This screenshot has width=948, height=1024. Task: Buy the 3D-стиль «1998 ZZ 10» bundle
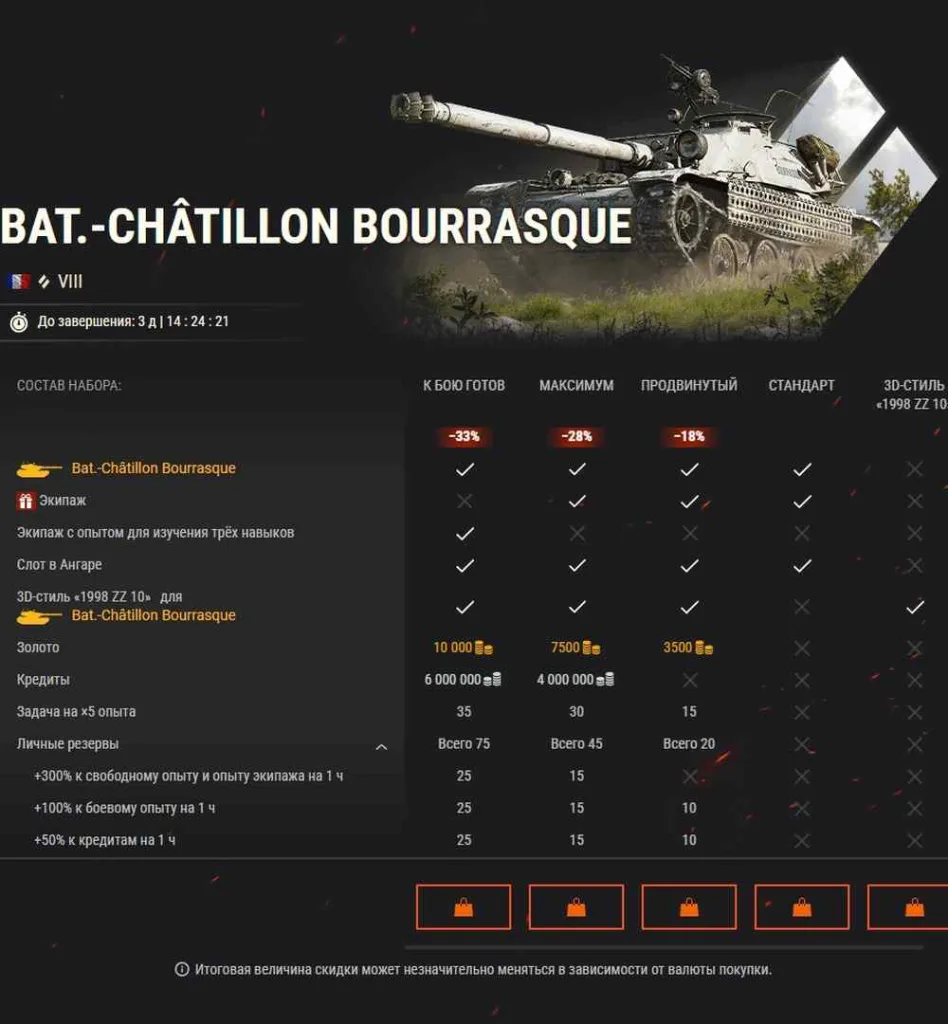tap(910, 907)
